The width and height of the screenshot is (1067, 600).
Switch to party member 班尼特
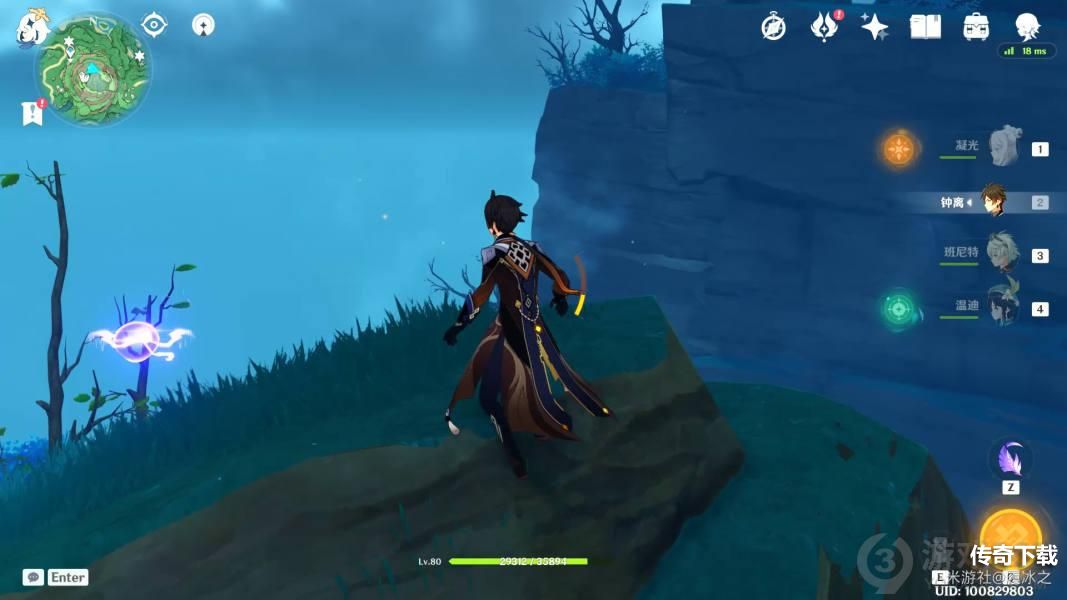coord(1001,254)
